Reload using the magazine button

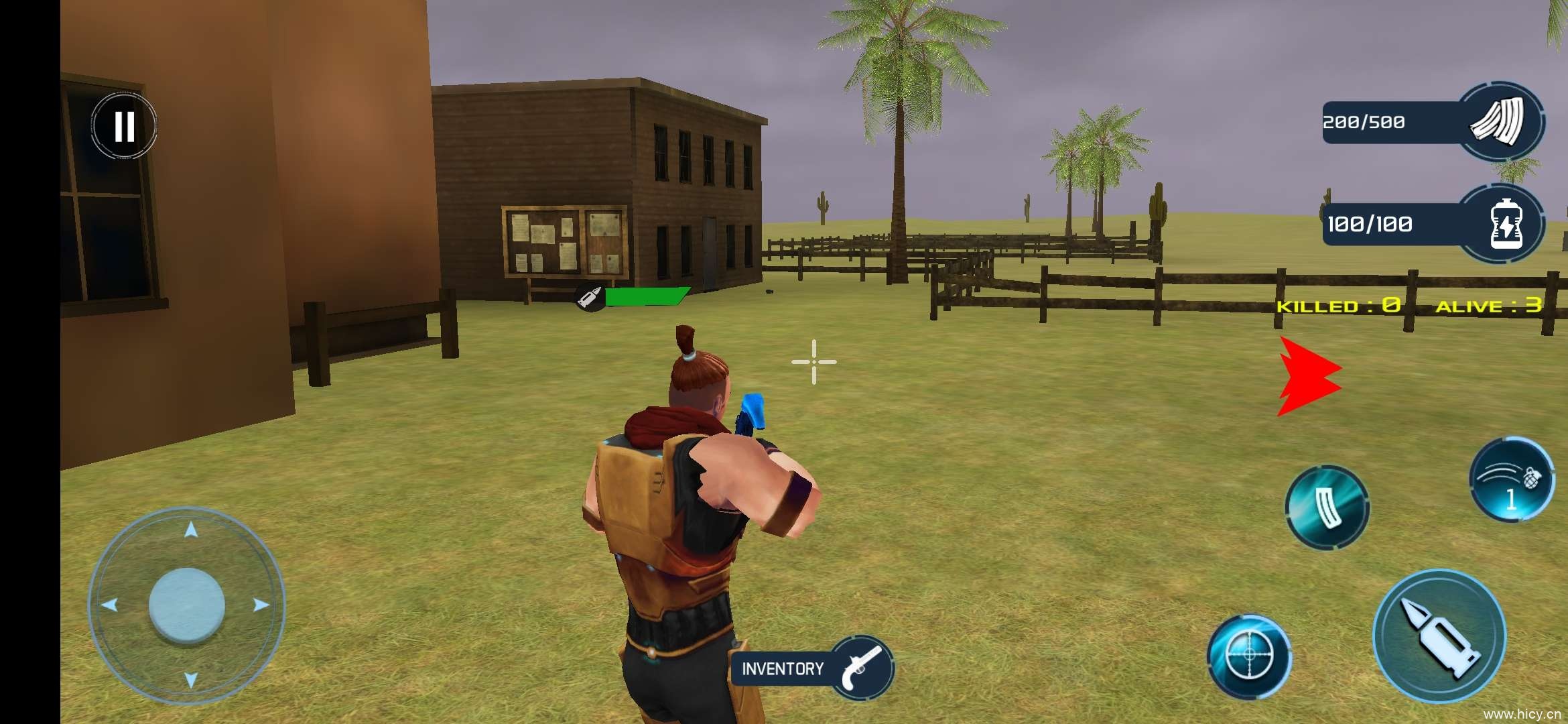(x=1327, y=507)
